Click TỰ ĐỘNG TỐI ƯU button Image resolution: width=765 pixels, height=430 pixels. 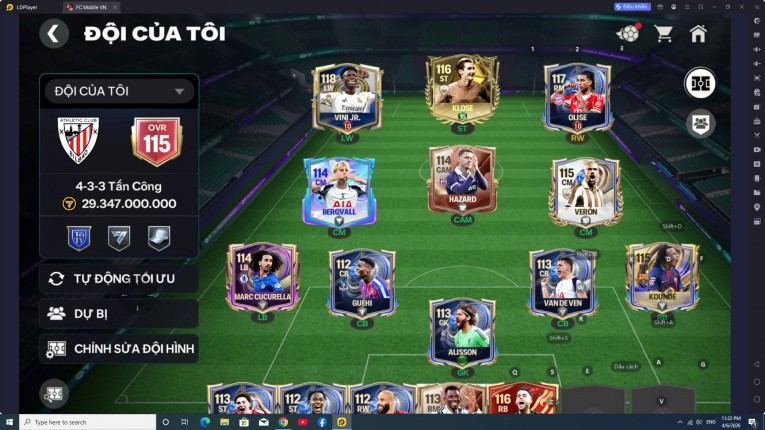coord(119,278)
